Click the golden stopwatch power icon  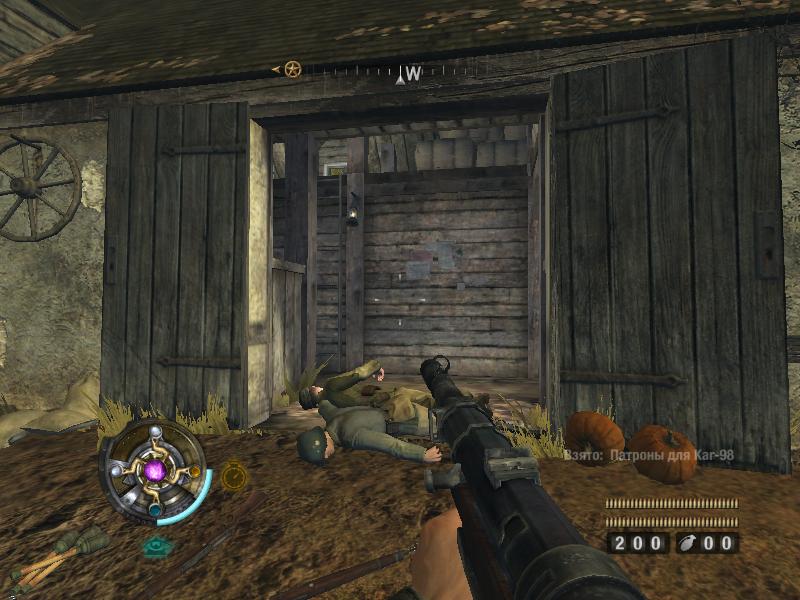[233, 475]
